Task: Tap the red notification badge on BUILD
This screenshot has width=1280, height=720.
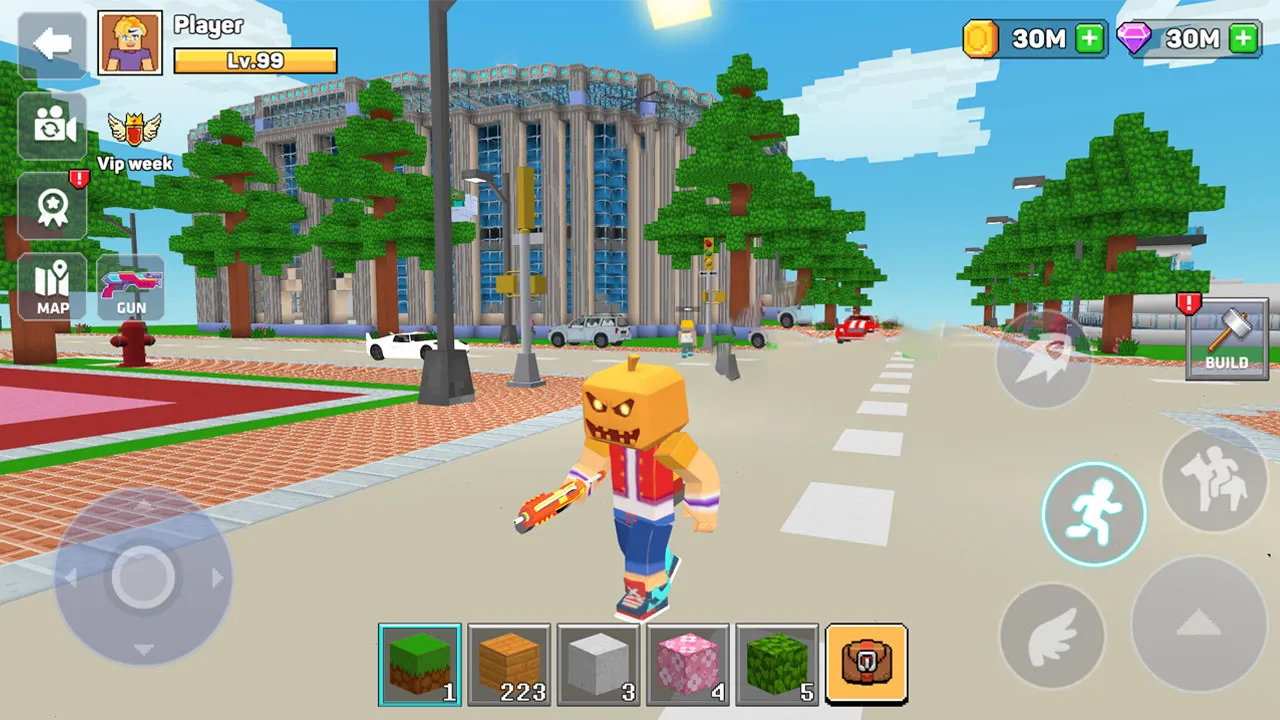Action: coord(1189,305)
